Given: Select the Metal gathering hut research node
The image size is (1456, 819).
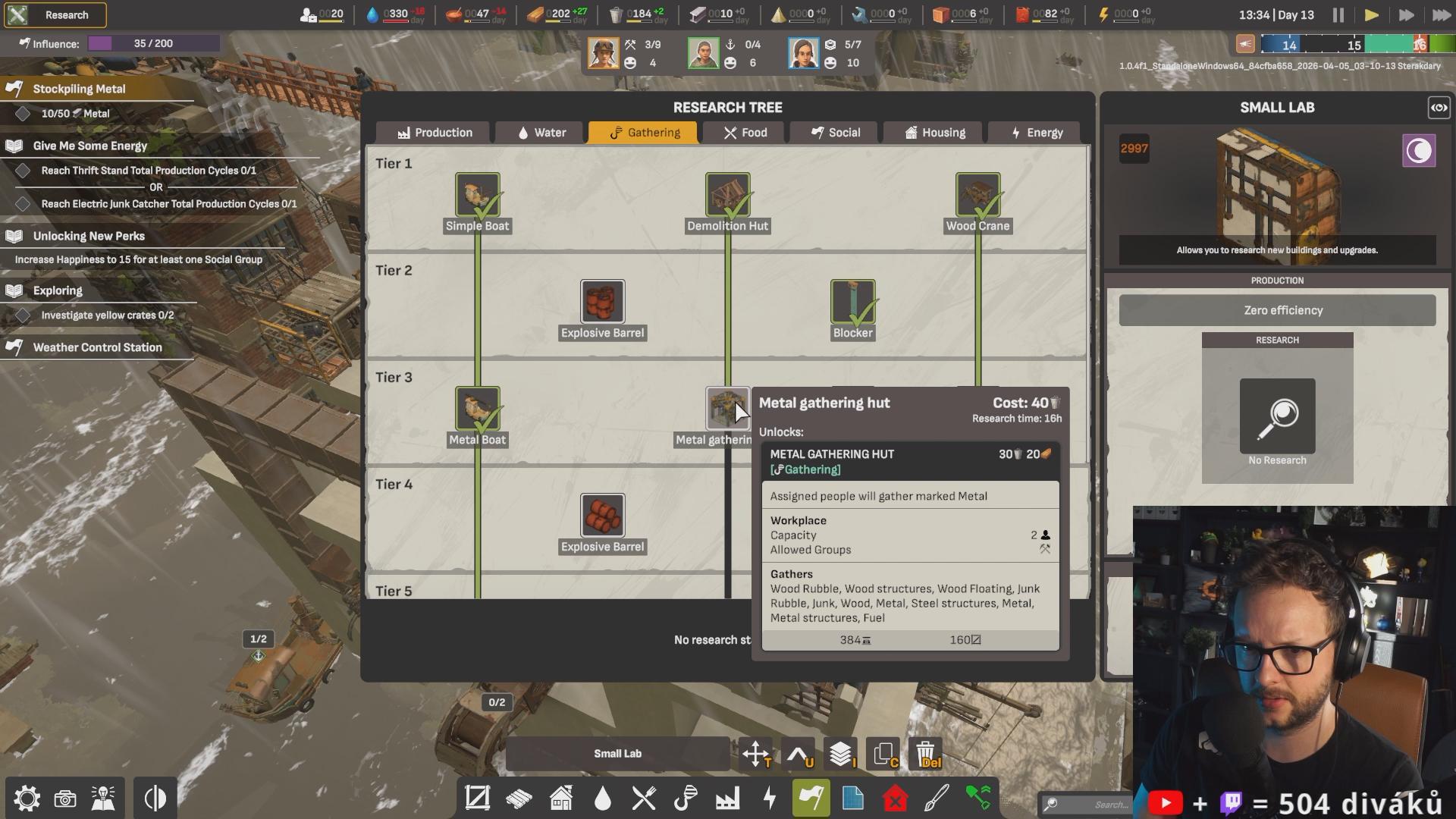Looking at the screenshot, I should point(727,409).
